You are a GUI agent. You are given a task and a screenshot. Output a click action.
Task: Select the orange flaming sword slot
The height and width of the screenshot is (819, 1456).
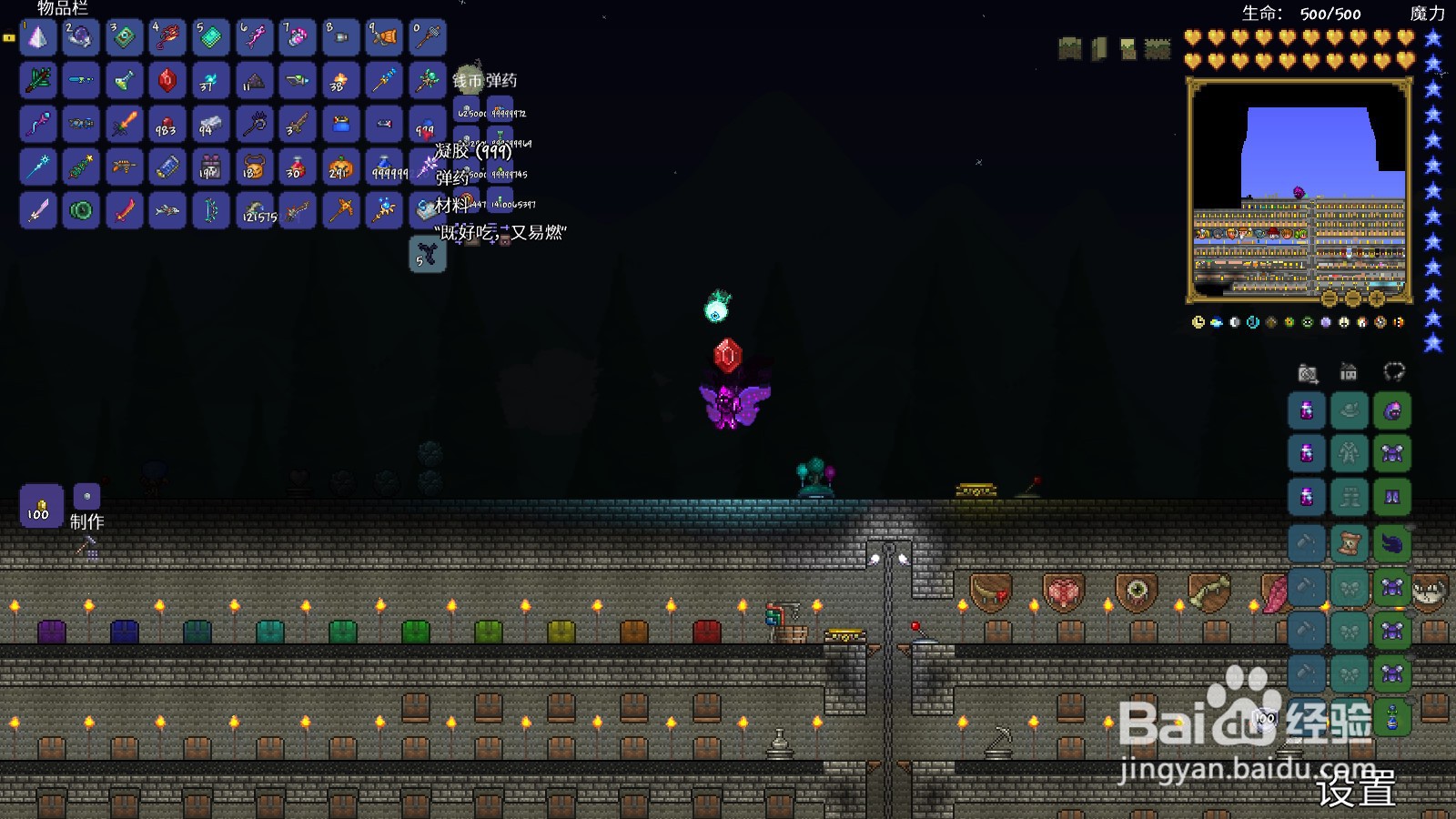click(125, 125)
